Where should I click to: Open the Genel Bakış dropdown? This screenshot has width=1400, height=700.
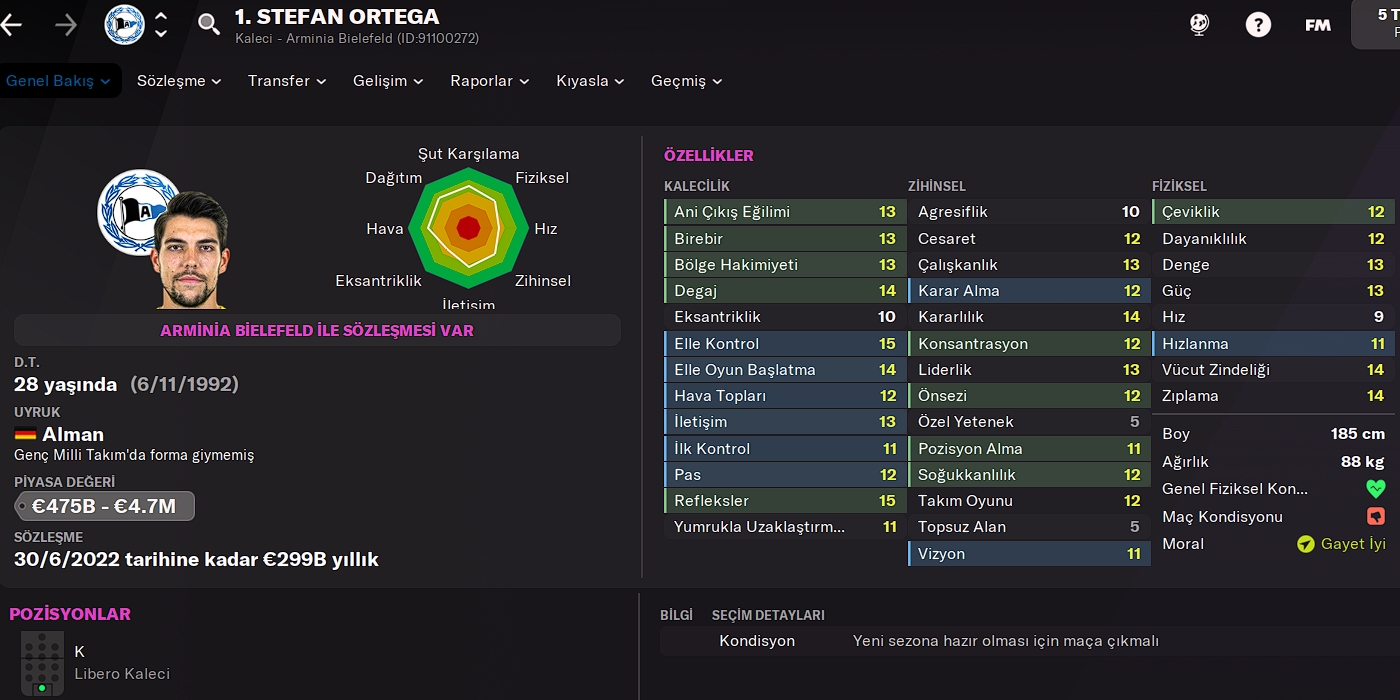click(58, 81)
